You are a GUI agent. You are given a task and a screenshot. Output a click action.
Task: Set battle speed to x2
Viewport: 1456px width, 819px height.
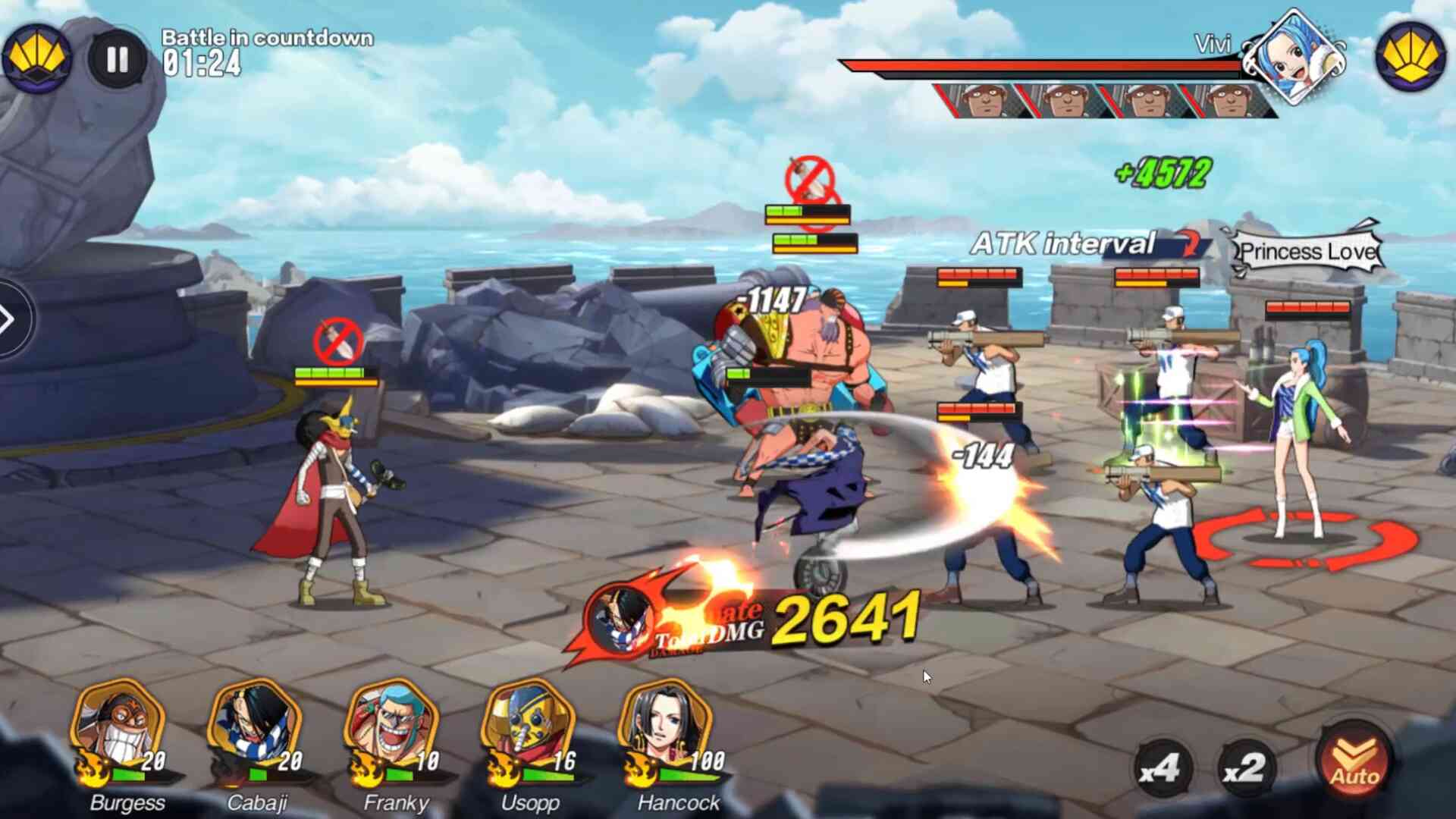(x=1245, y=769)
